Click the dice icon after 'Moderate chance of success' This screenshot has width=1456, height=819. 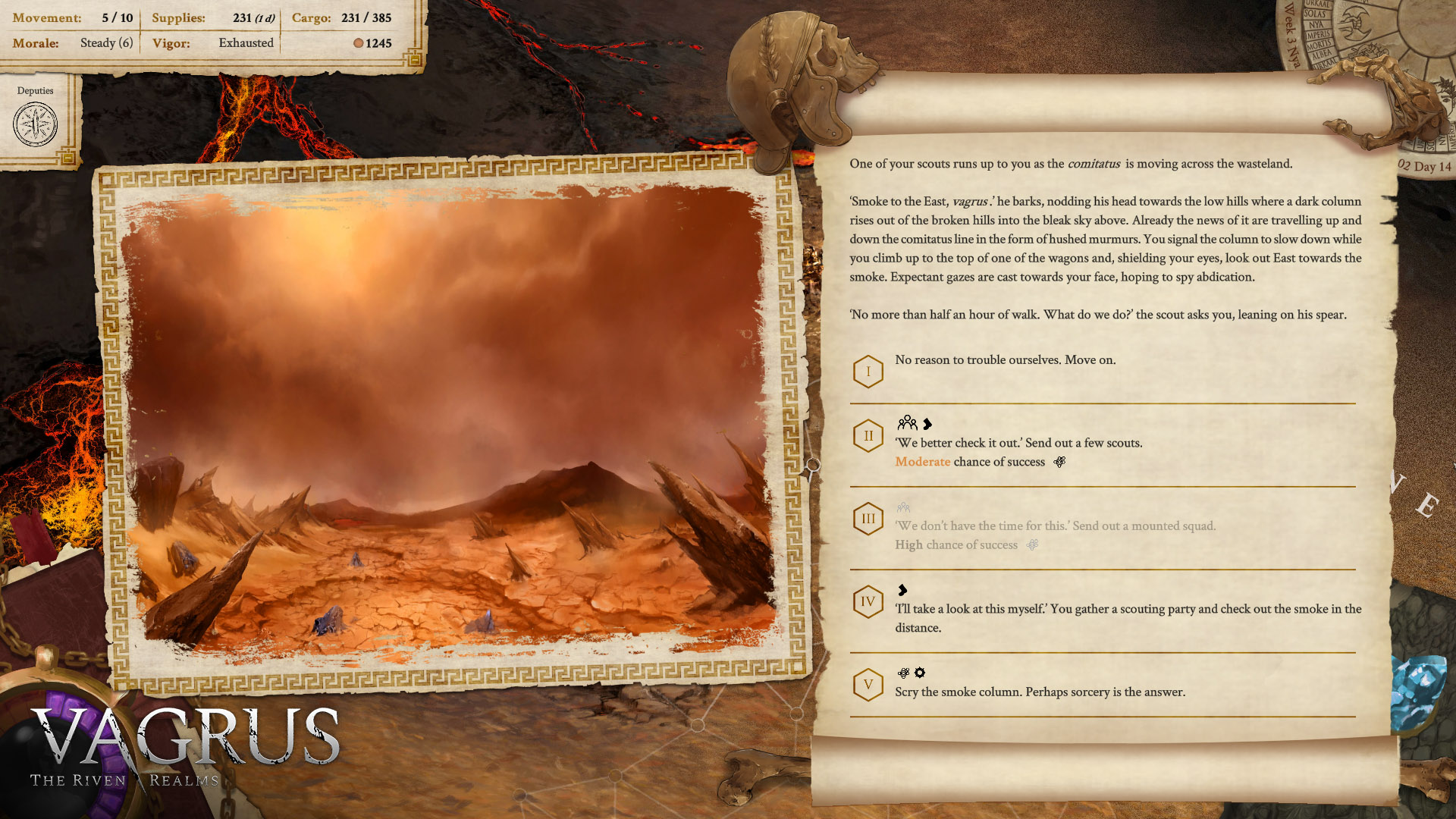point(1059,461)
